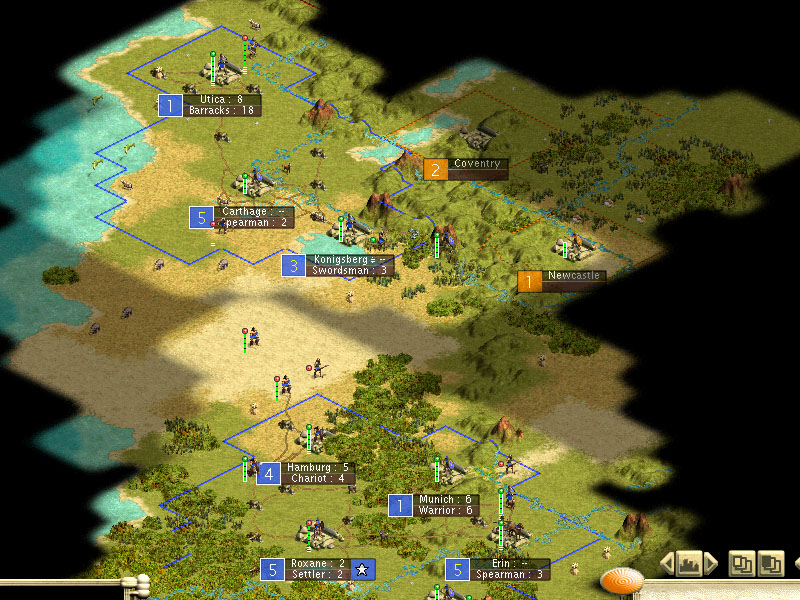Go to previous city with left arrow
Viewport: 800px width, 600px height.
668,564
